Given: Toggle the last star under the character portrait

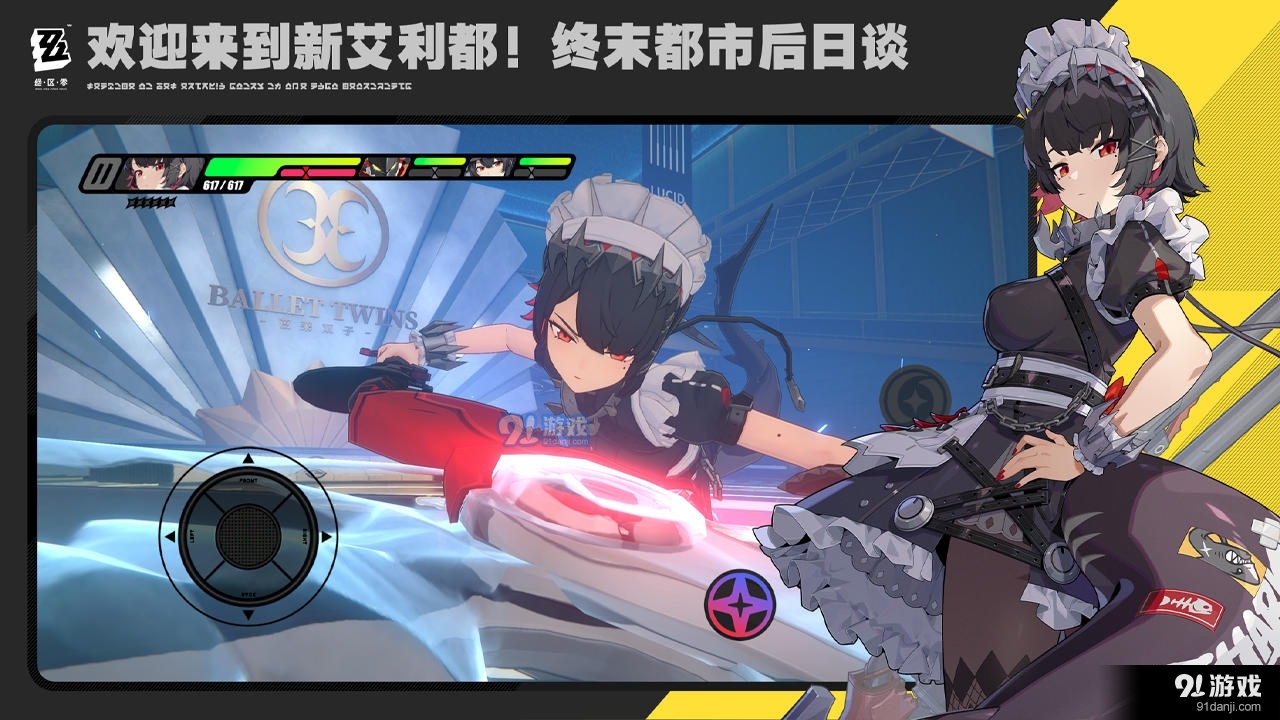Looking at the screenshot, I should click(x=171, y=201).
